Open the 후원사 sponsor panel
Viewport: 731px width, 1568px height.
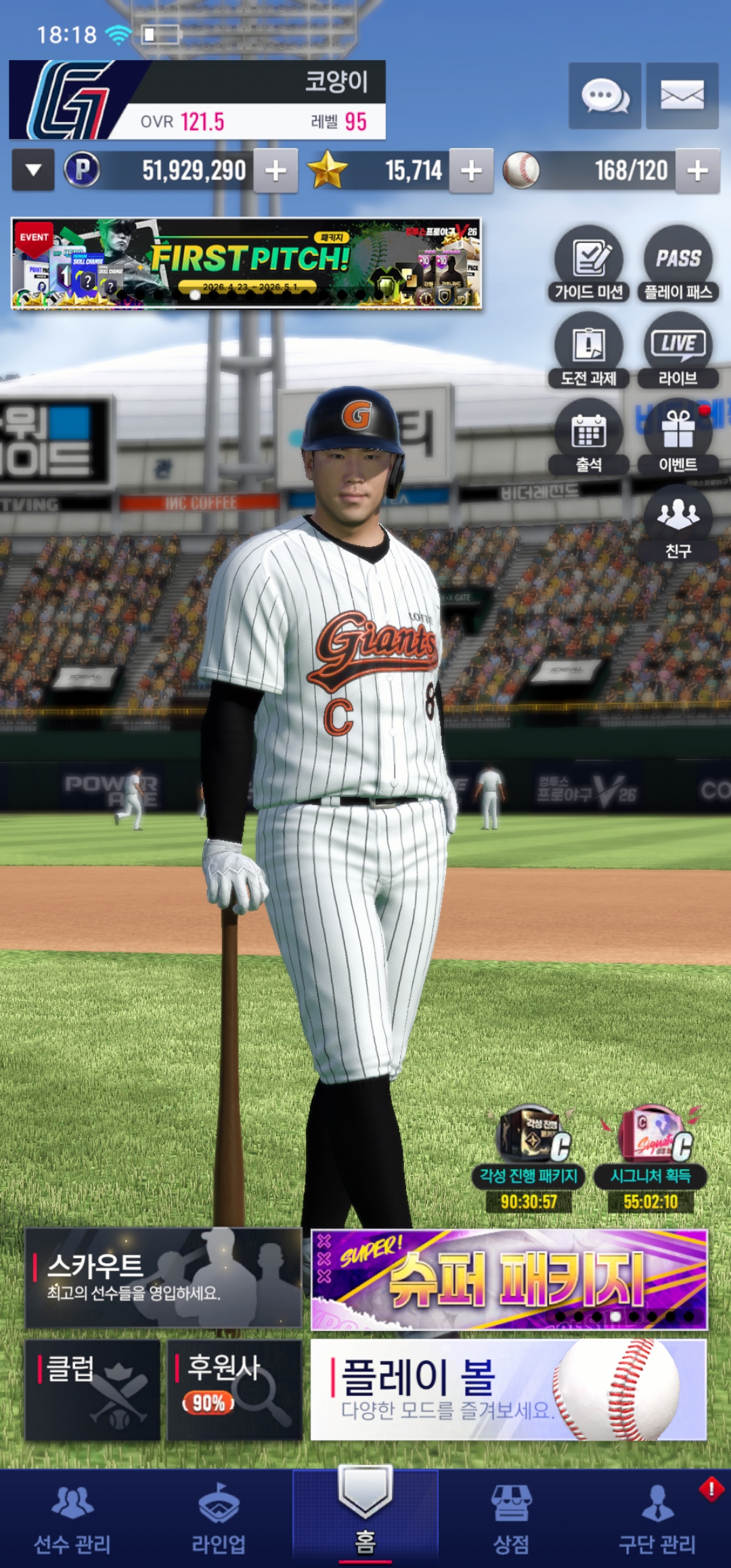click(x=234, y=1389)
